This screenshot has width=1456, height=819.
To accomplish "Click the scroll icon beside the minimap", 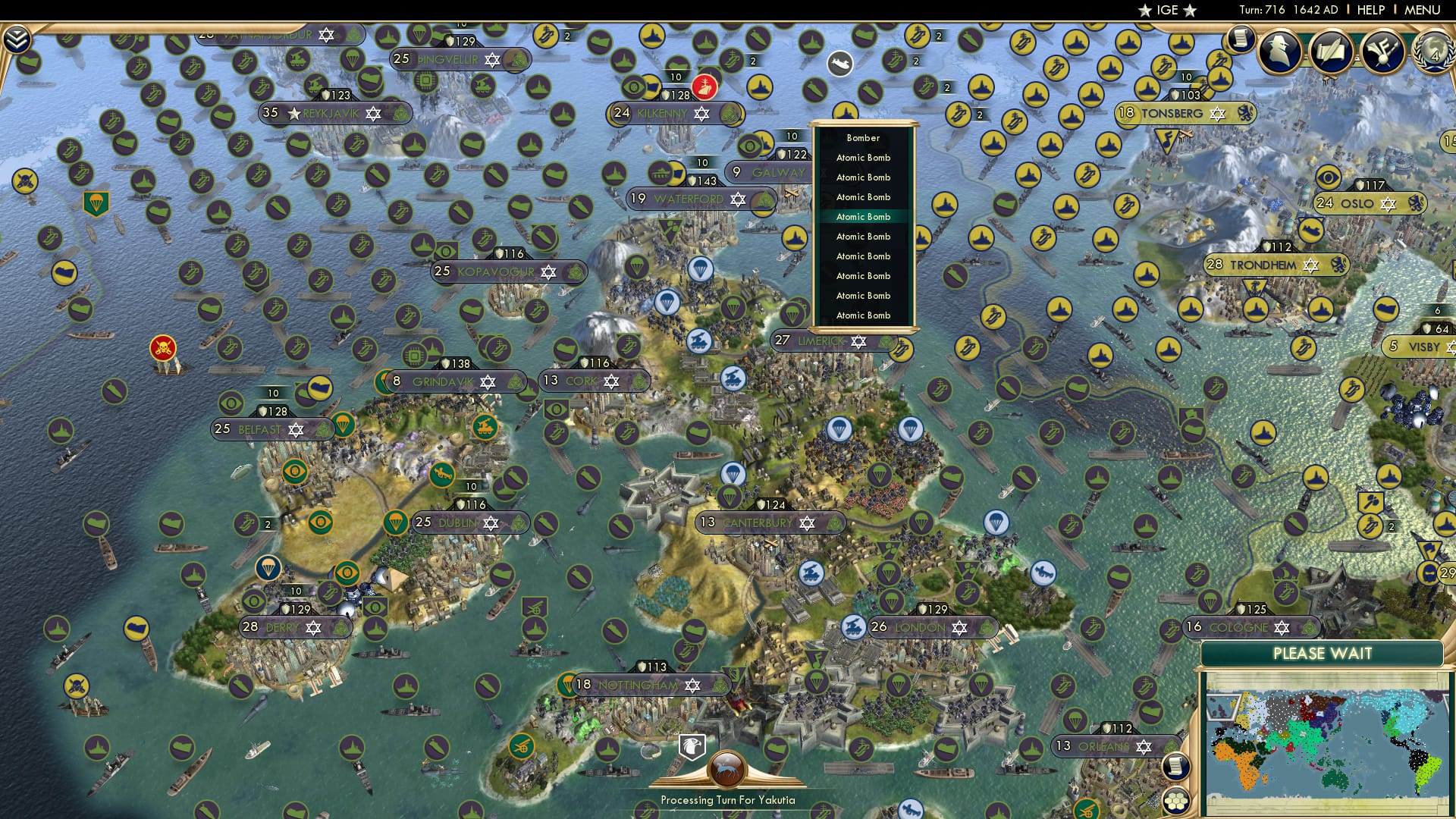I will (x=1176, y=766).
